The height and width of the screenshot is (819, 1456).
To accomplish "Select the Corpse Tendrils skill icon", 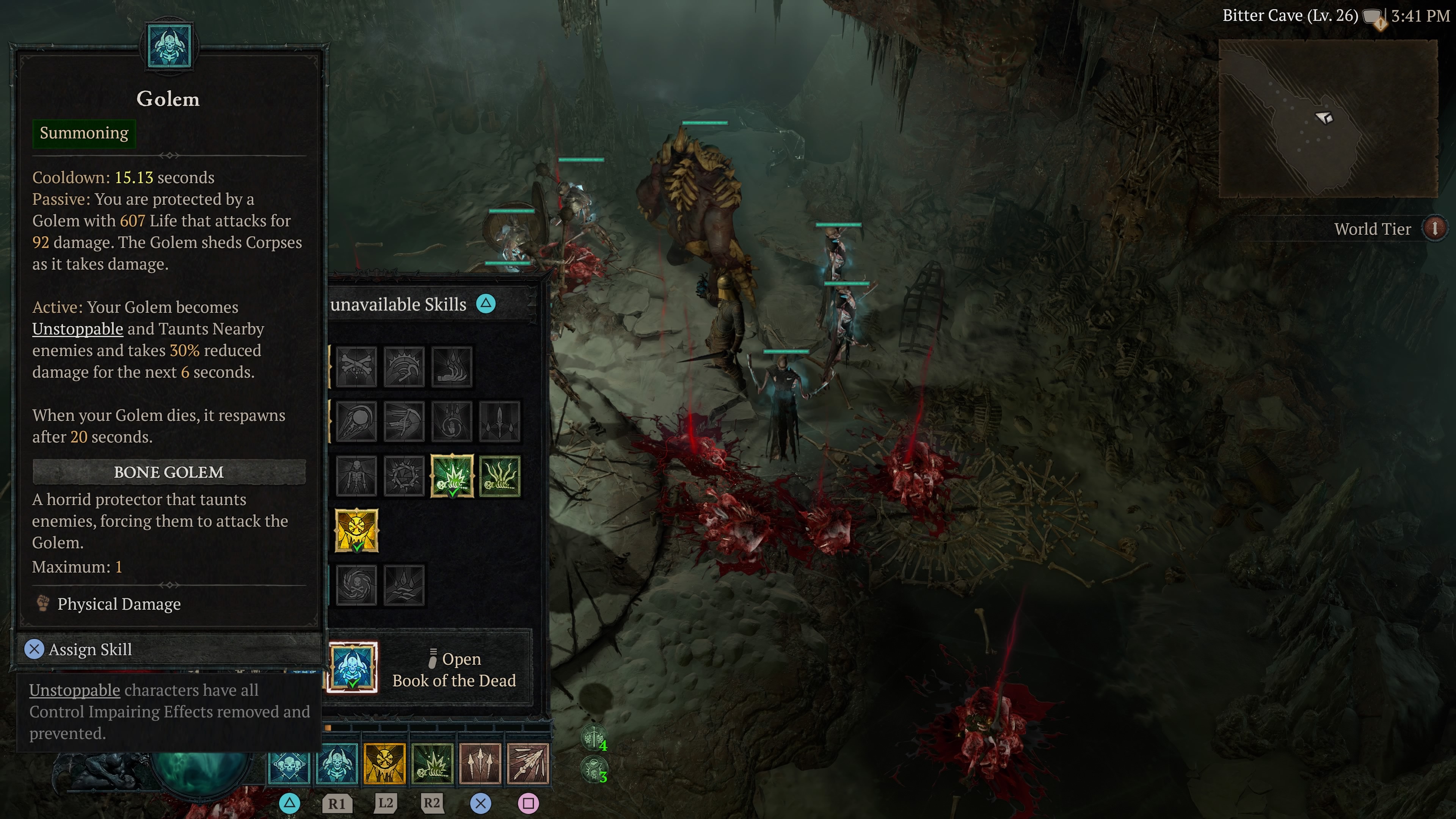I will point(500,476).
